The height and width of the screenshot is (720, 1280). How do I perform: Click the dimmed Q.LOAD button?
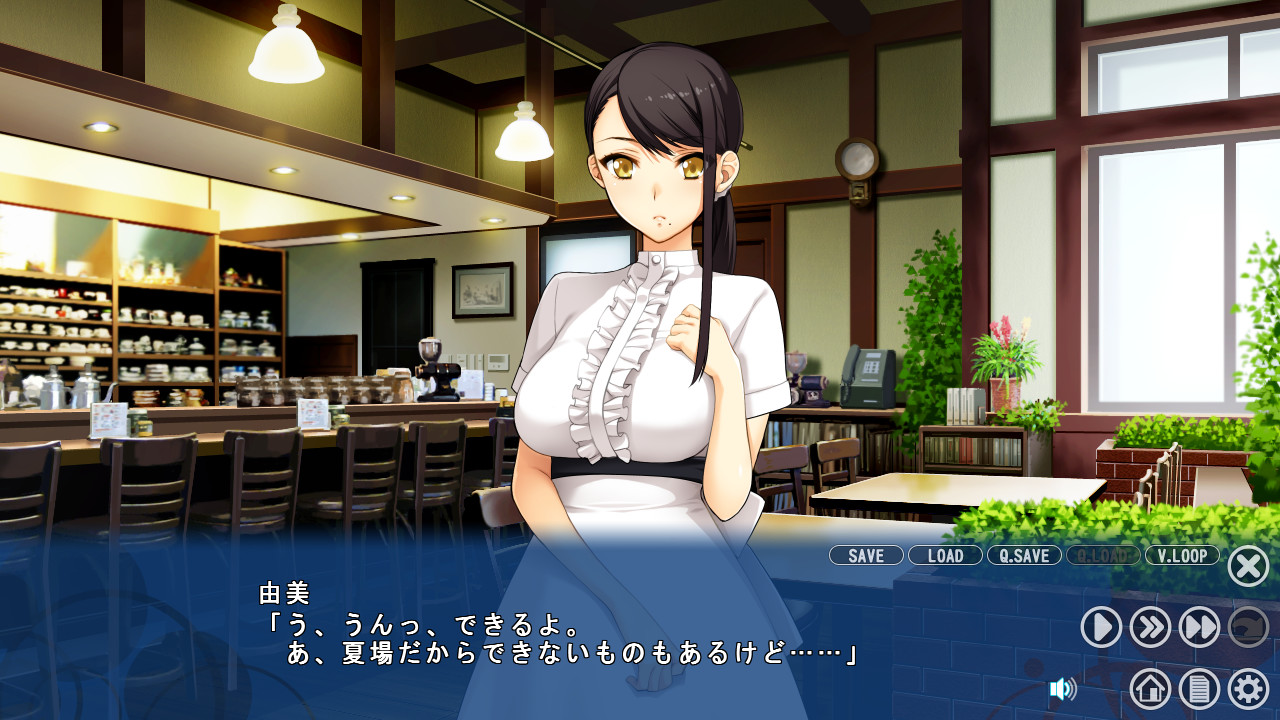1103,556
